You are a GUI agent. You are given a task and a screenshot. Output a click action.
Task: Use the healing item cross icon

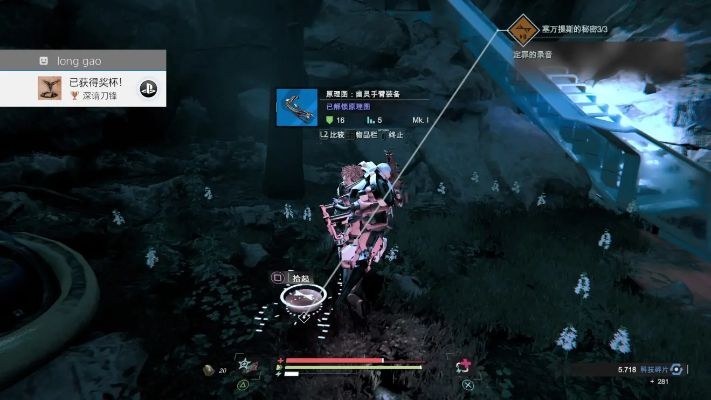point(464,366)
